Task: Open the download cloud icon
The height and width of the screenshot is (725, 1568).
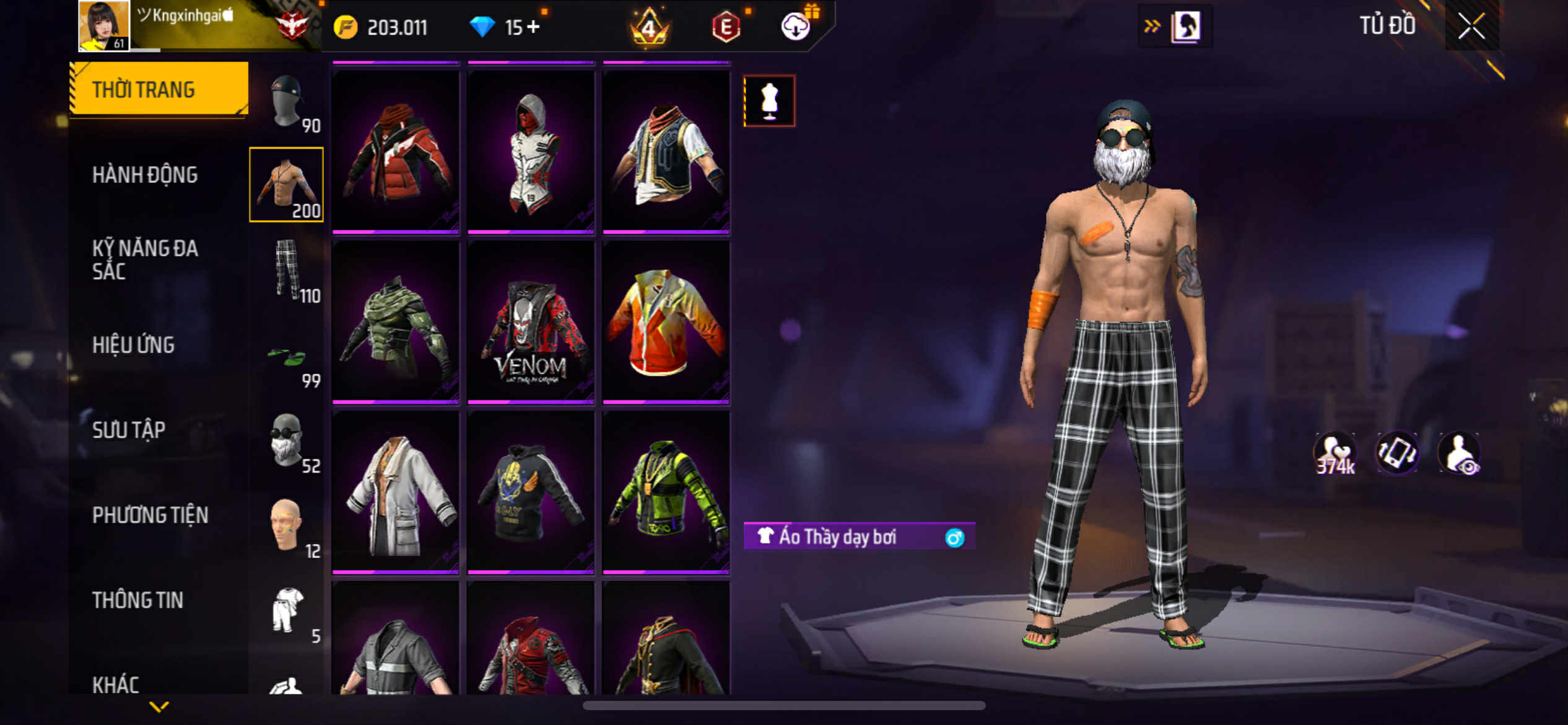Action: 795,27
